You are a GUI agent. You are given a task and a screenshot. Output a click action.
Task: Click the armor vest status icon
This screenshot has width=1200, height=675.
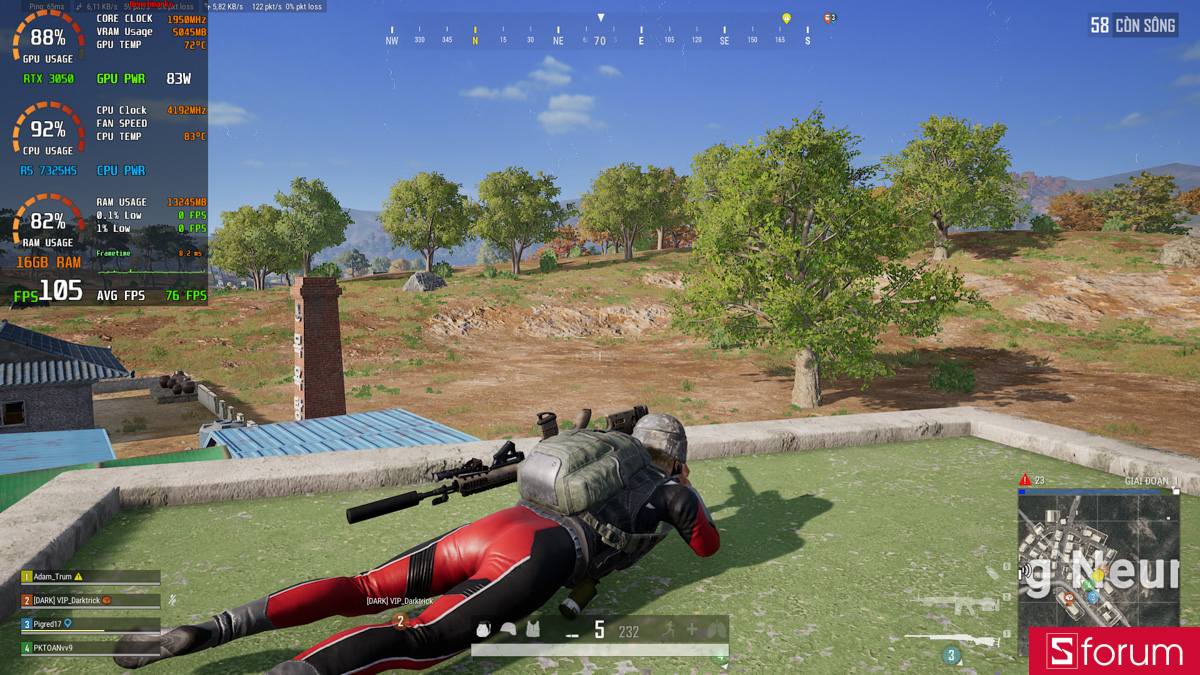(x=533, y=630)
